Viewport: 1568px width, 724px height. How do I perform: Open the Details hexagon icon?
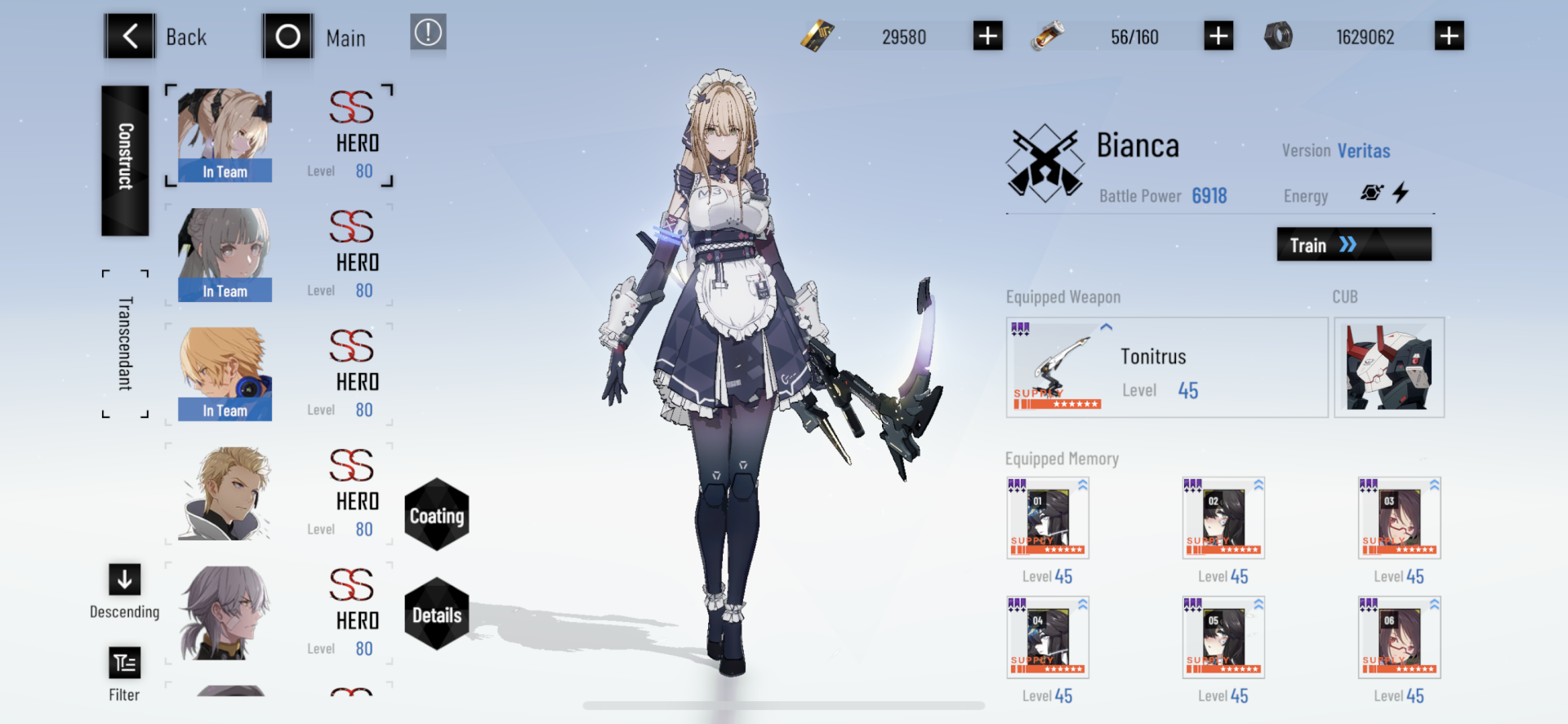[x=437, y=616]
